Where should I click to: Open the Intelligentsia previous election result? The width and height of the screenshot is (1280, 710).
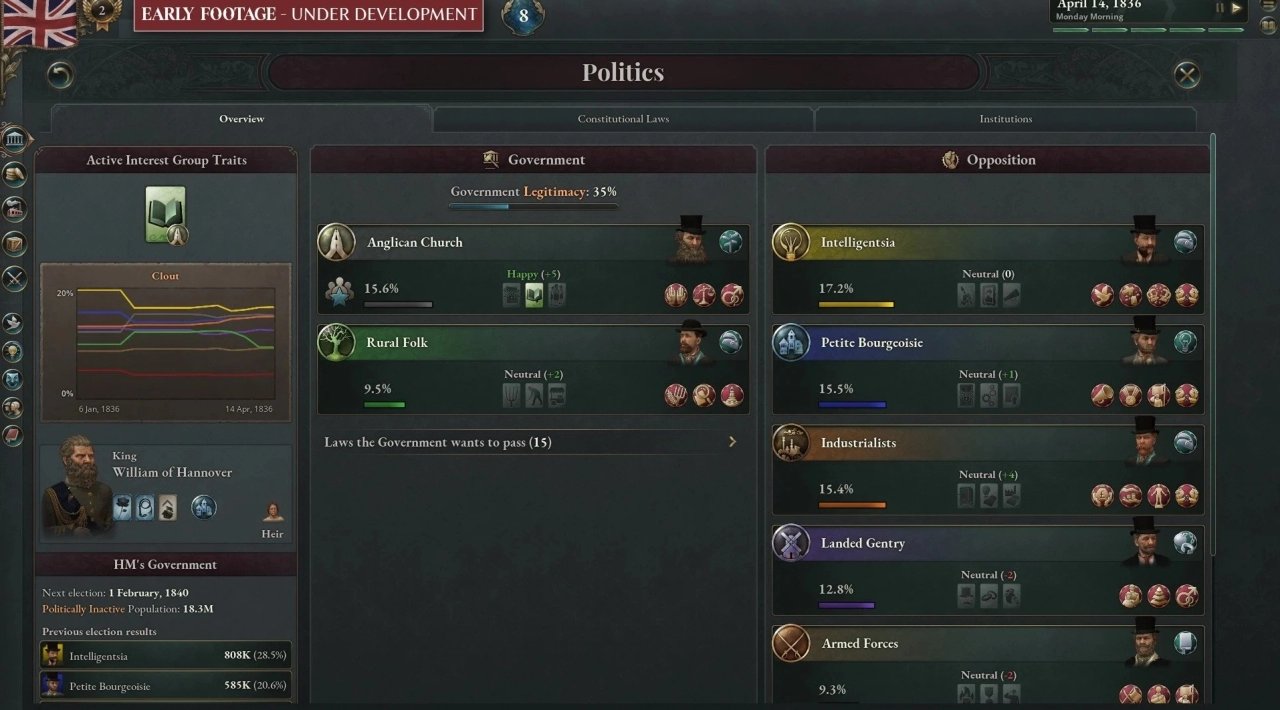[166, 656]
